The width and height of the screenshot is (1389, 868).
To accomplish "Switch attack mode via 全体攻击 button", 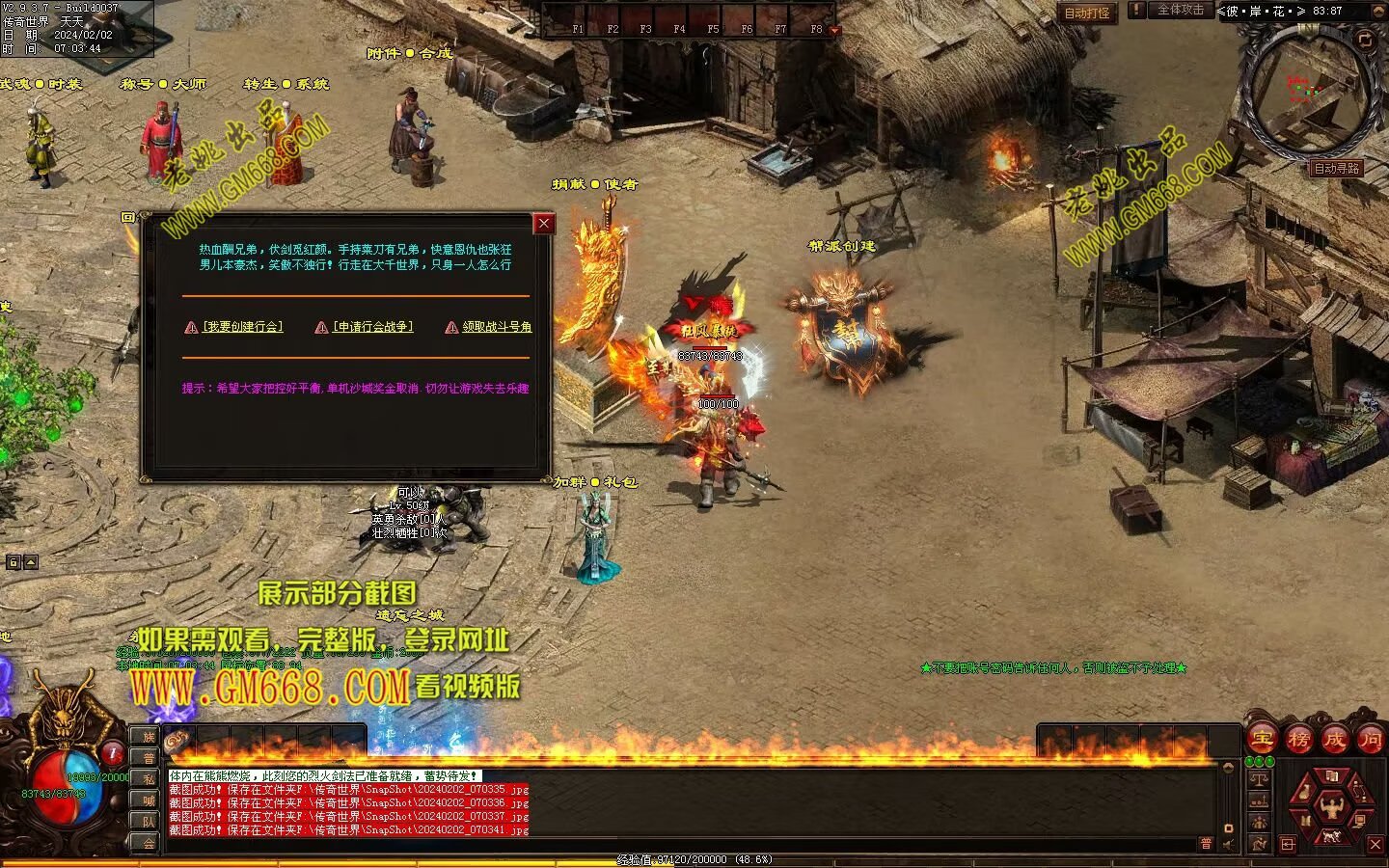I will (x=1180, y=10).
